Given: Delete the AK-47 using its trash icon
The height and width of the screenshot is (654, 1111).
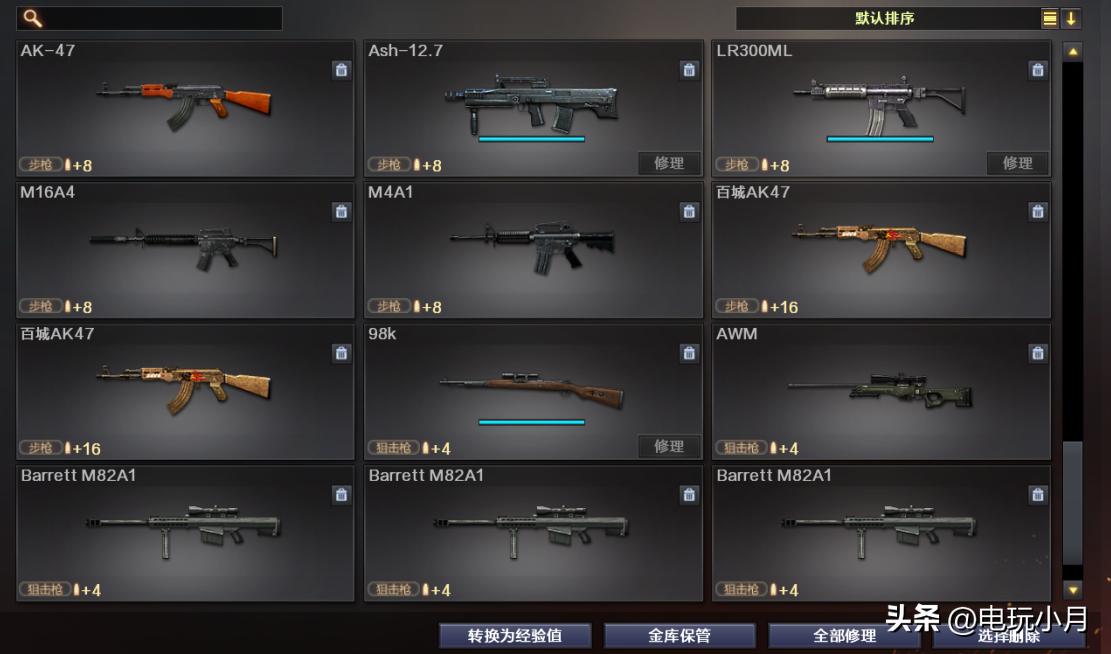Looking at the screenshot, I should pos(341,70).
